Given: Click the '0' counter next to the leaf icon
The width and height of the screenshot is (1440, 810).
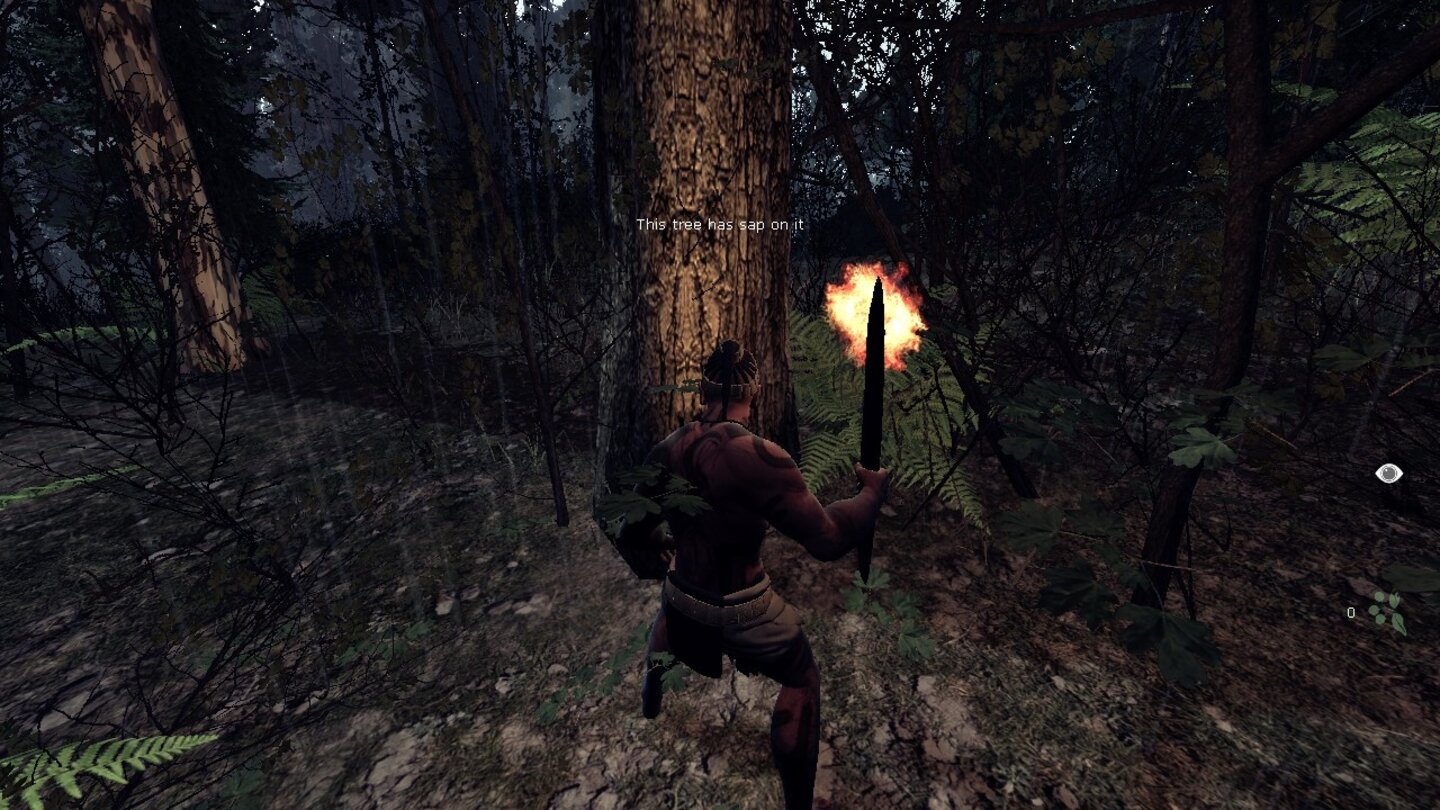Looking at the screenshot, I should (x=1350, y=612).
